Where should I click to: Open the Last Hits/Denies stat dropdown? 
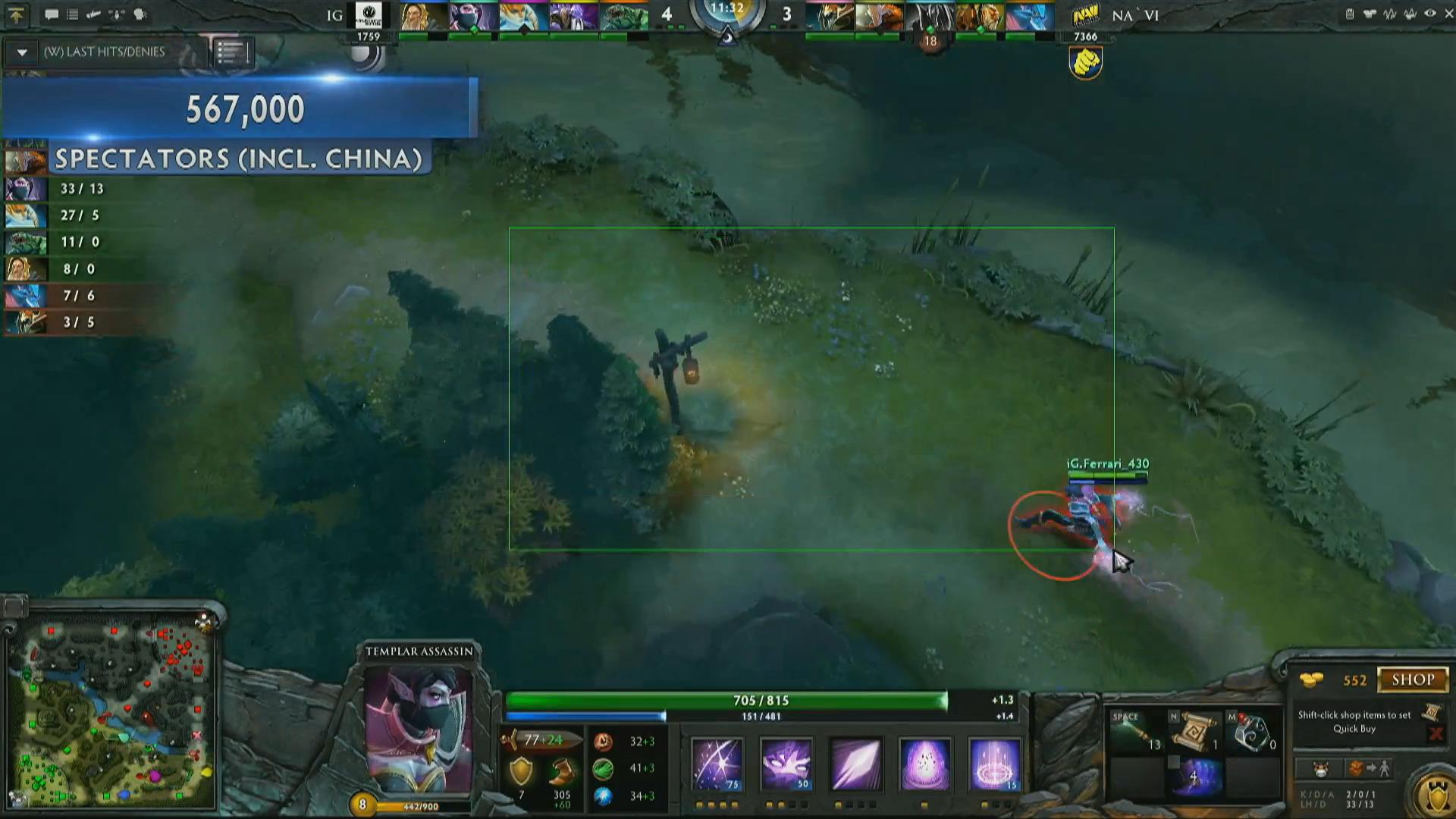pos(22,52)
